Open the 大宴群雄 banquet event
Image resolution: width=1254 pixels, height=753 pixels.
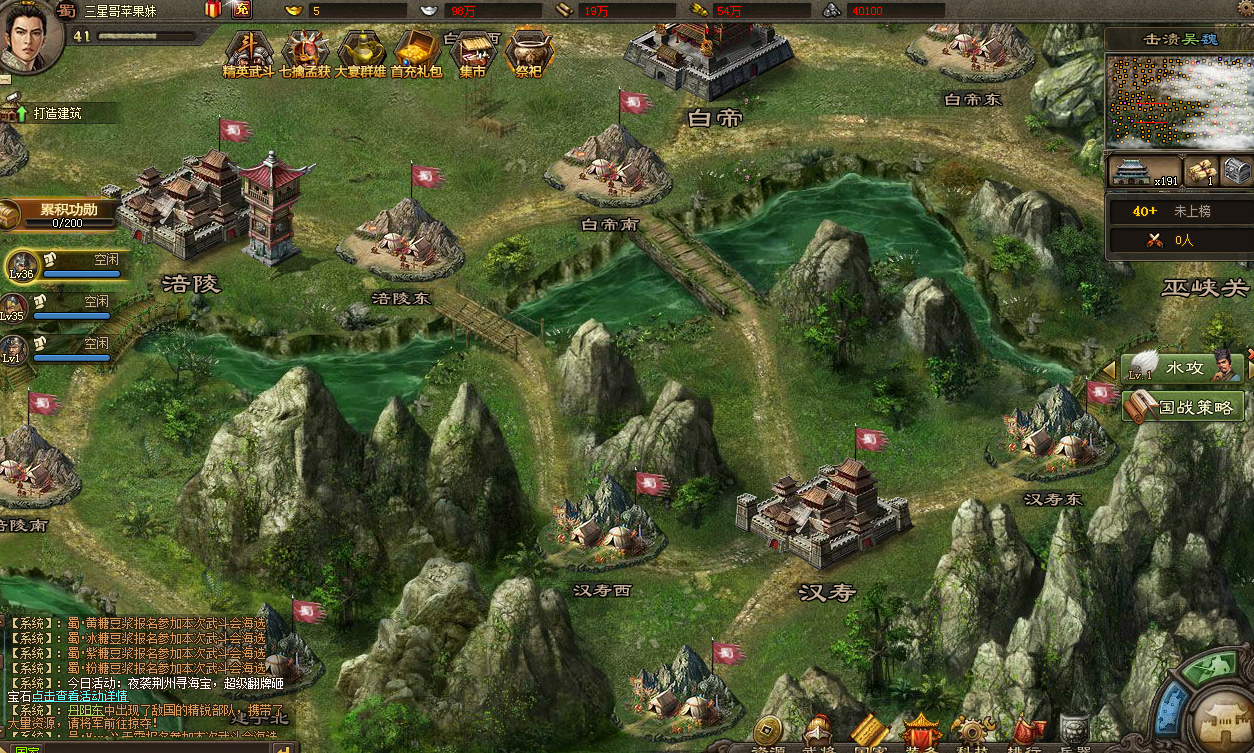(x=360, y=52)
